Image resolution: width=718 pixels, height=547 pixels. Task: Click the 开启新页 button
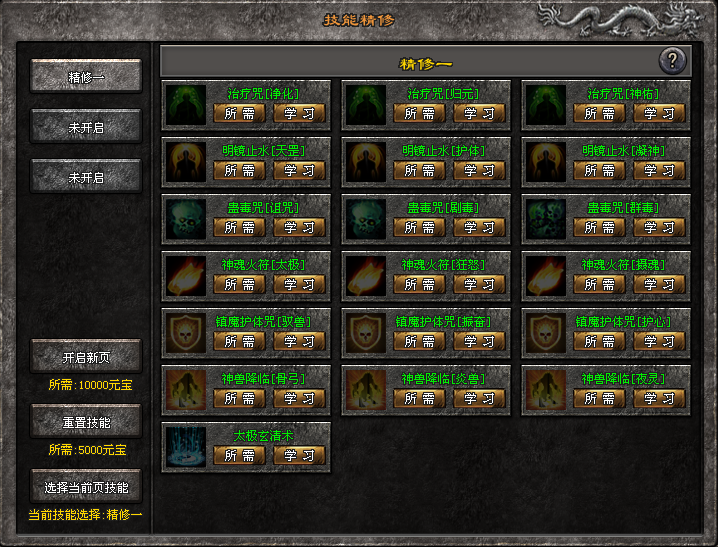(86, 357)
